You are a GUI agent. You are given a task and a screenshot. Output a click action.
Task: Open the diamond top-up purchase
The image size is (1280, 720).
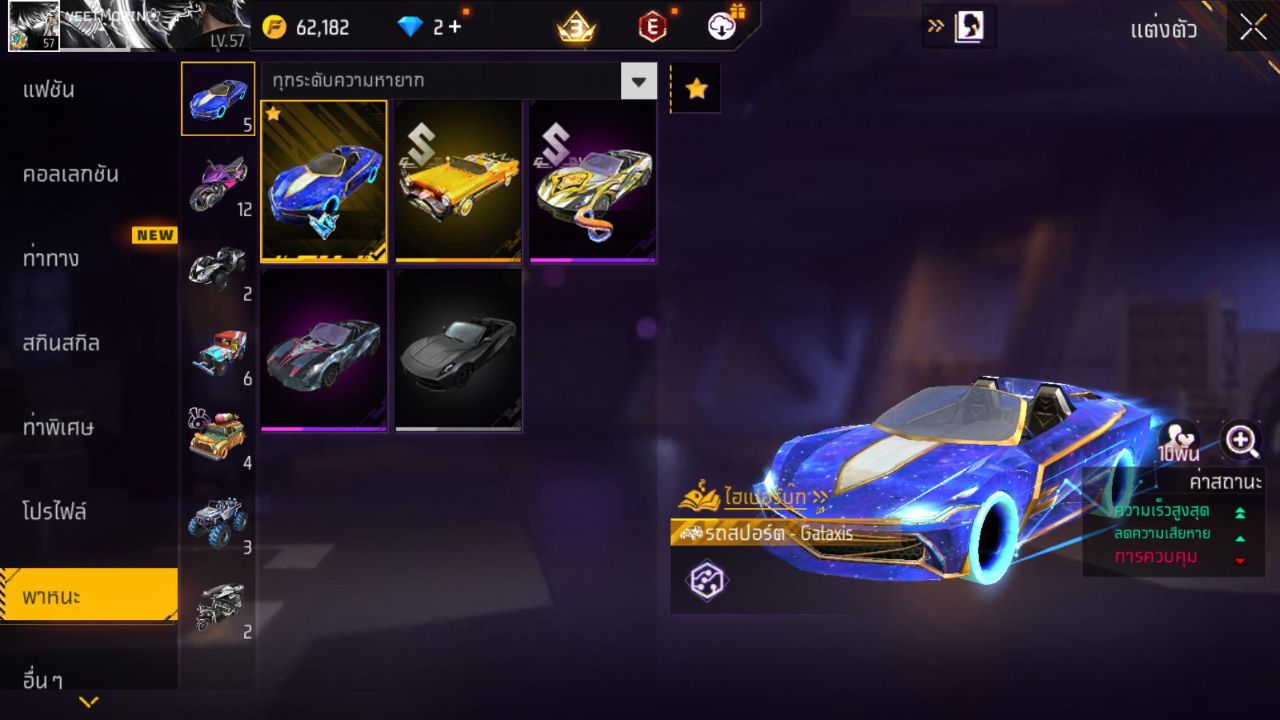(x=455, y=28)
